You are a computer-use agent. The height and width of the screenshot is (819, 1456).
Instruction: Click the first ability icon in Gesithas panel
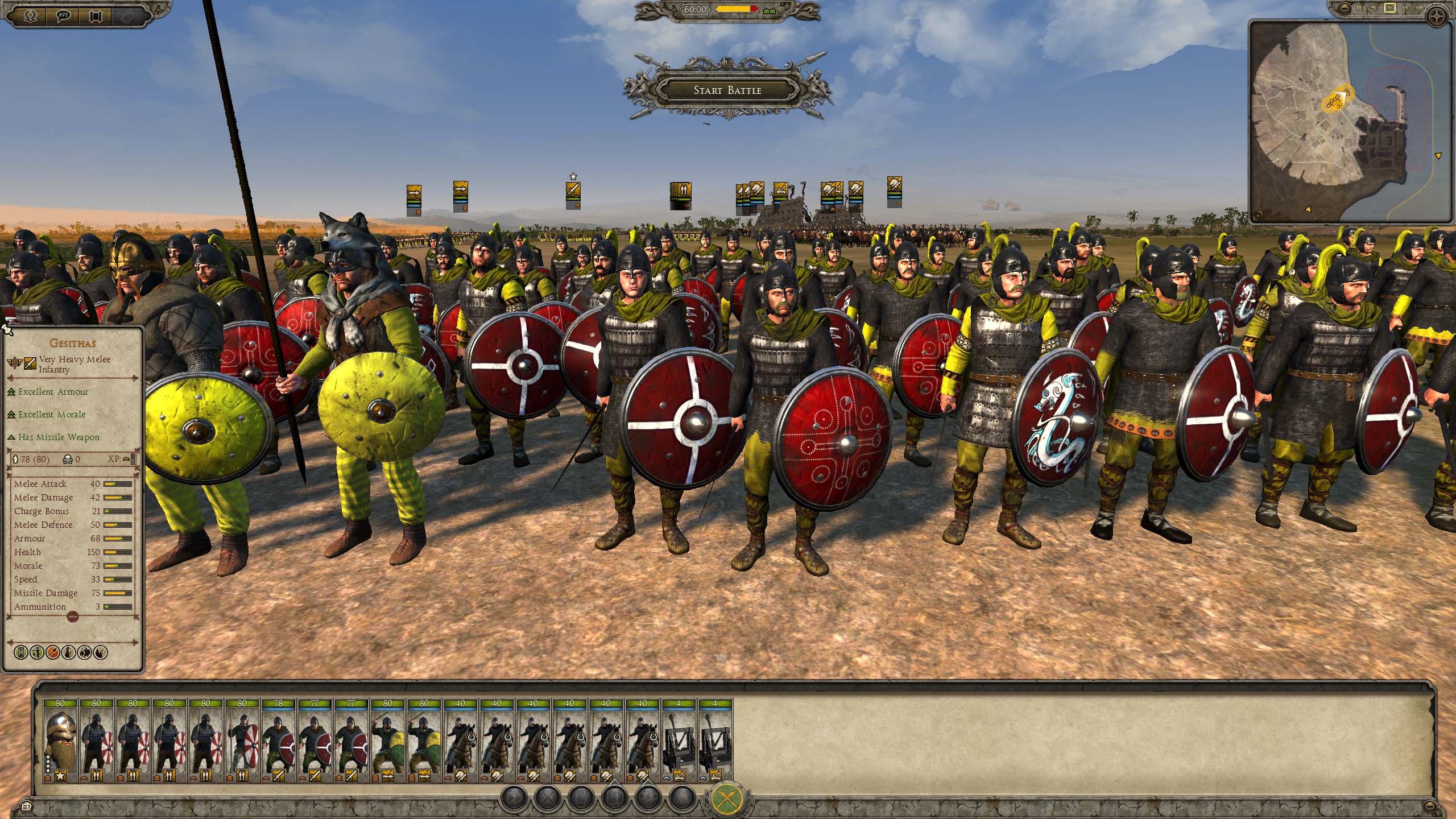[x=20, y=652]
